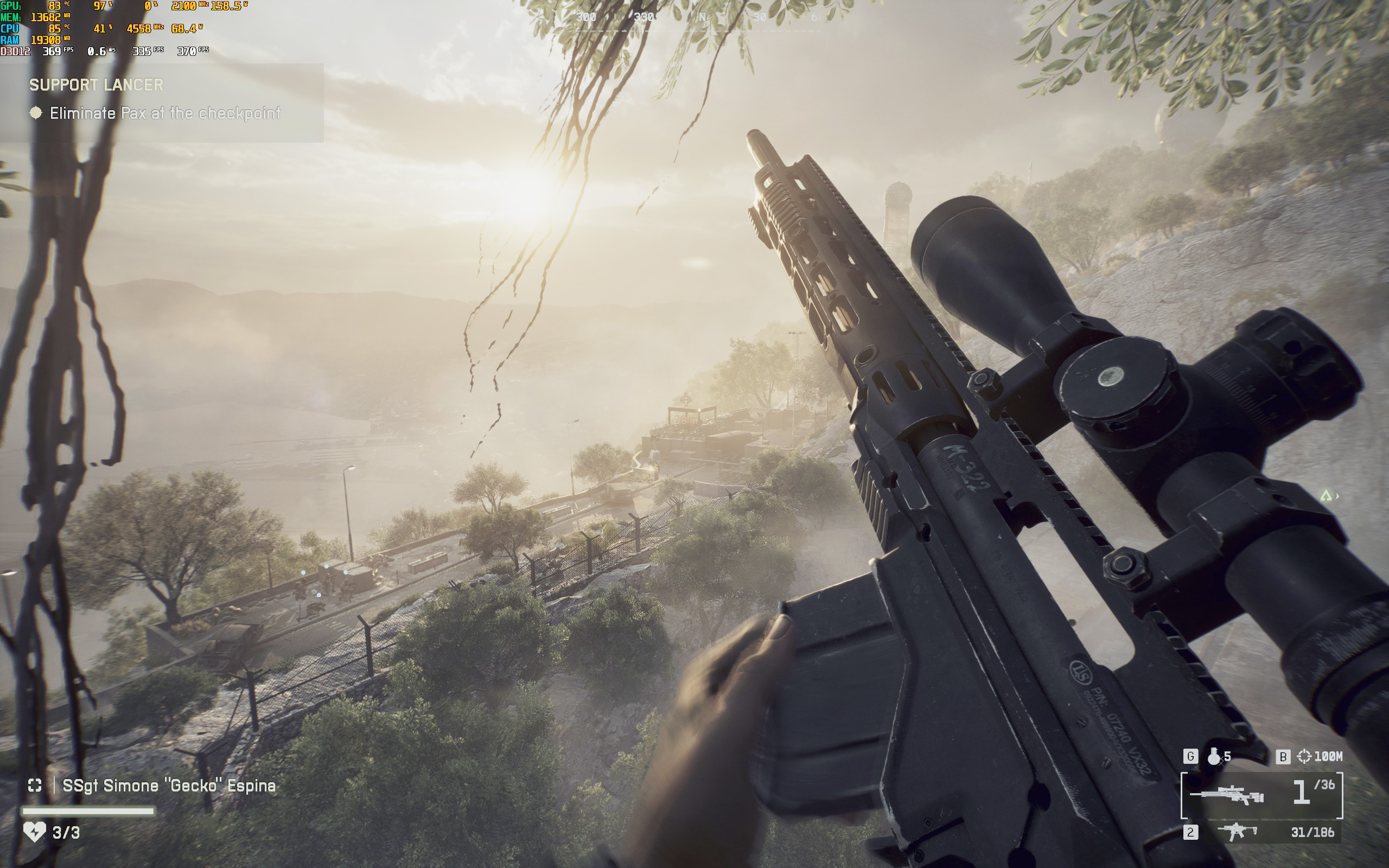Click the scope zeroing 100M crosshair icon
This screenshot has height=868, width=1389.
coord(1304,757)
